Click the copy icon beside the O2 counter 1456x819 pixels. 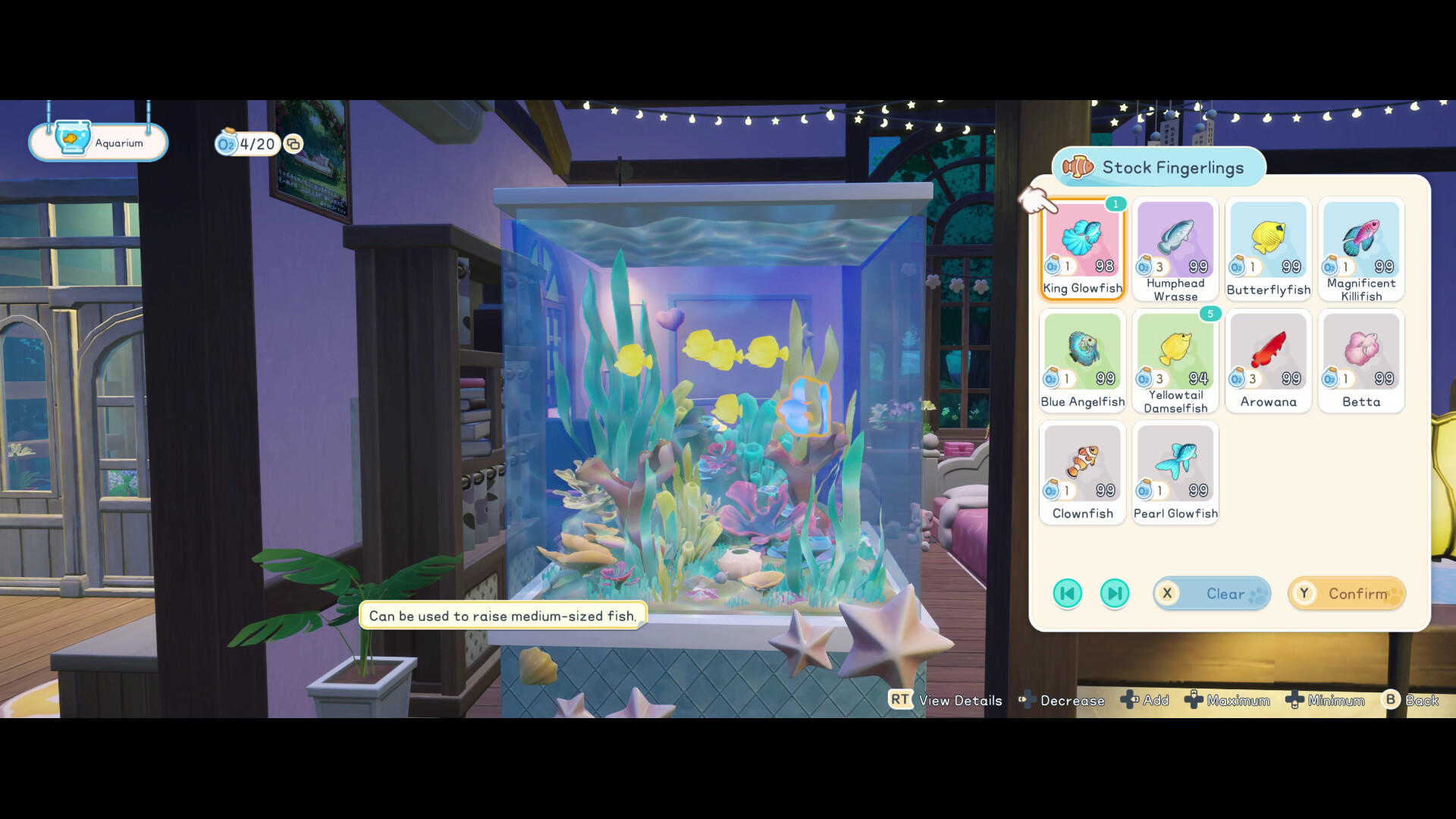[294, 144]
